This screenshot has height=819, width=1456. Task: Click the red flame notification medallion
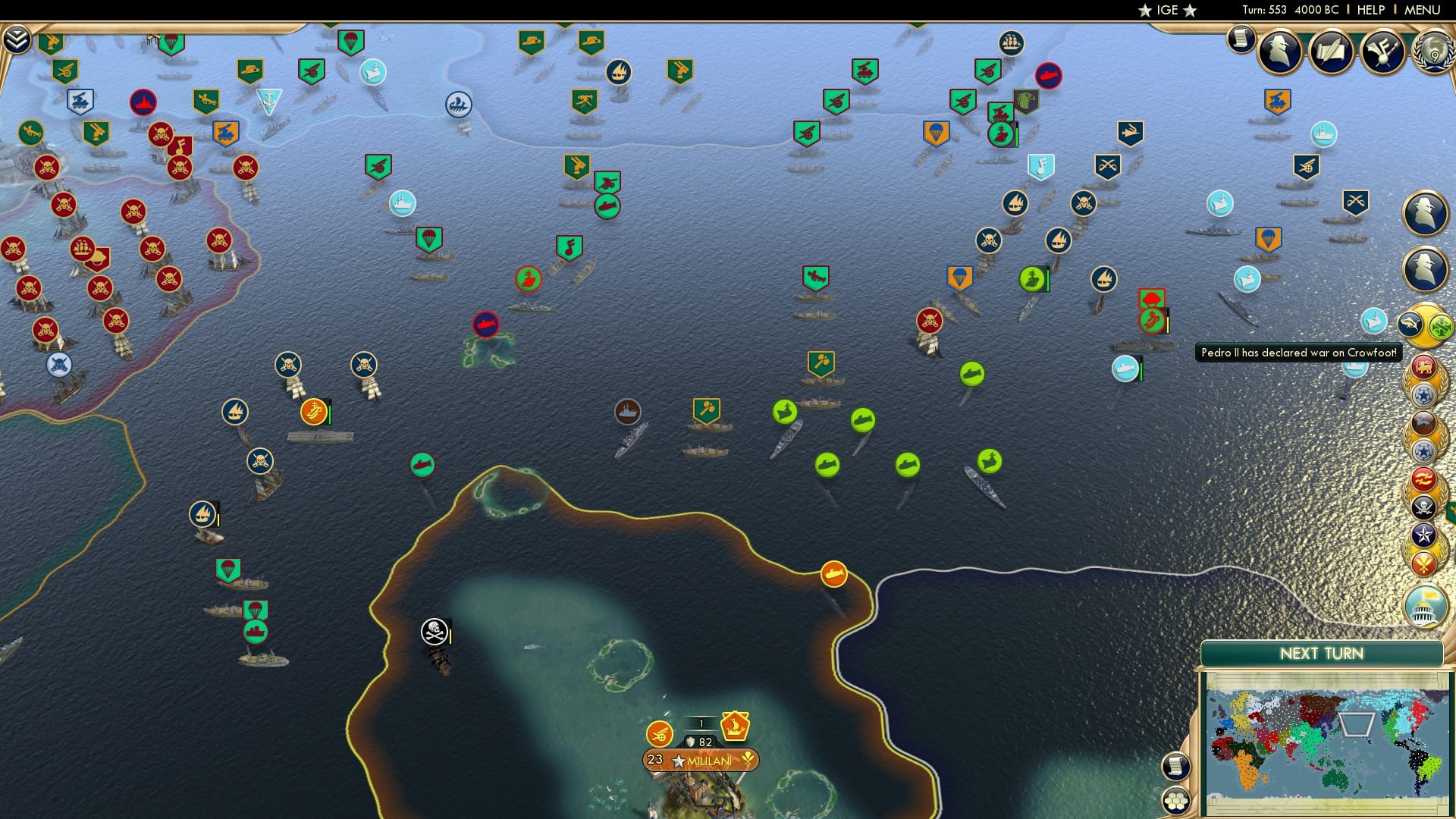click(x=1422, y=479)
